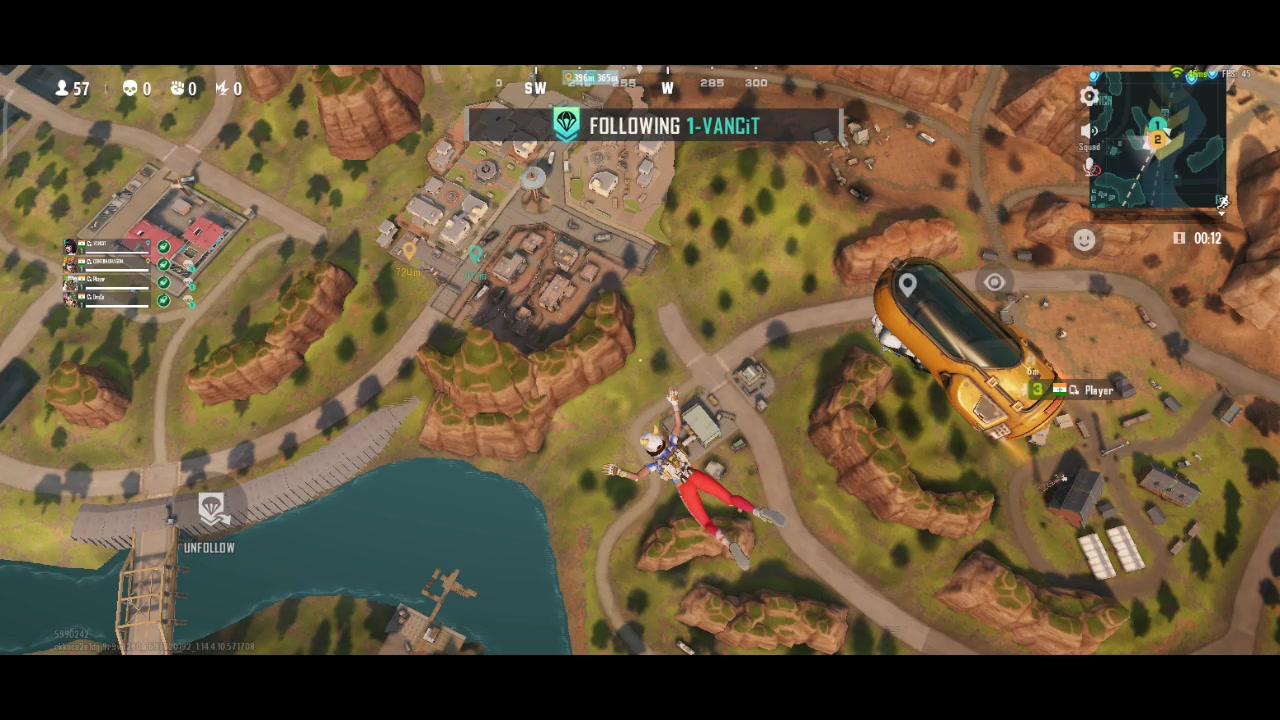
Task: Open the emoji wheel below the minimap
Action: pos(1083,239)
